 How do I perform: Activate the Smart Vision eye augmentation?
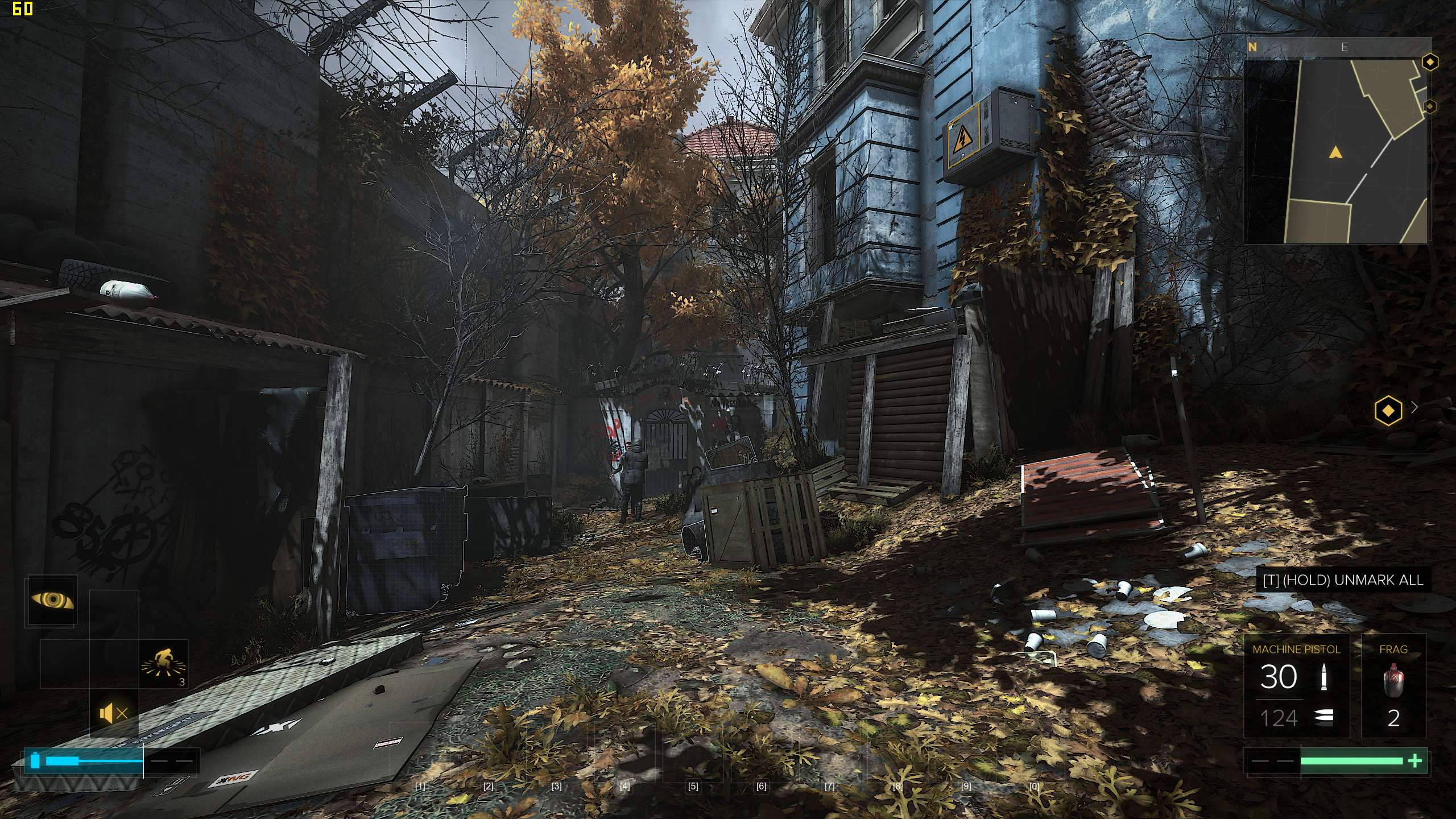(x=52, y=600)
